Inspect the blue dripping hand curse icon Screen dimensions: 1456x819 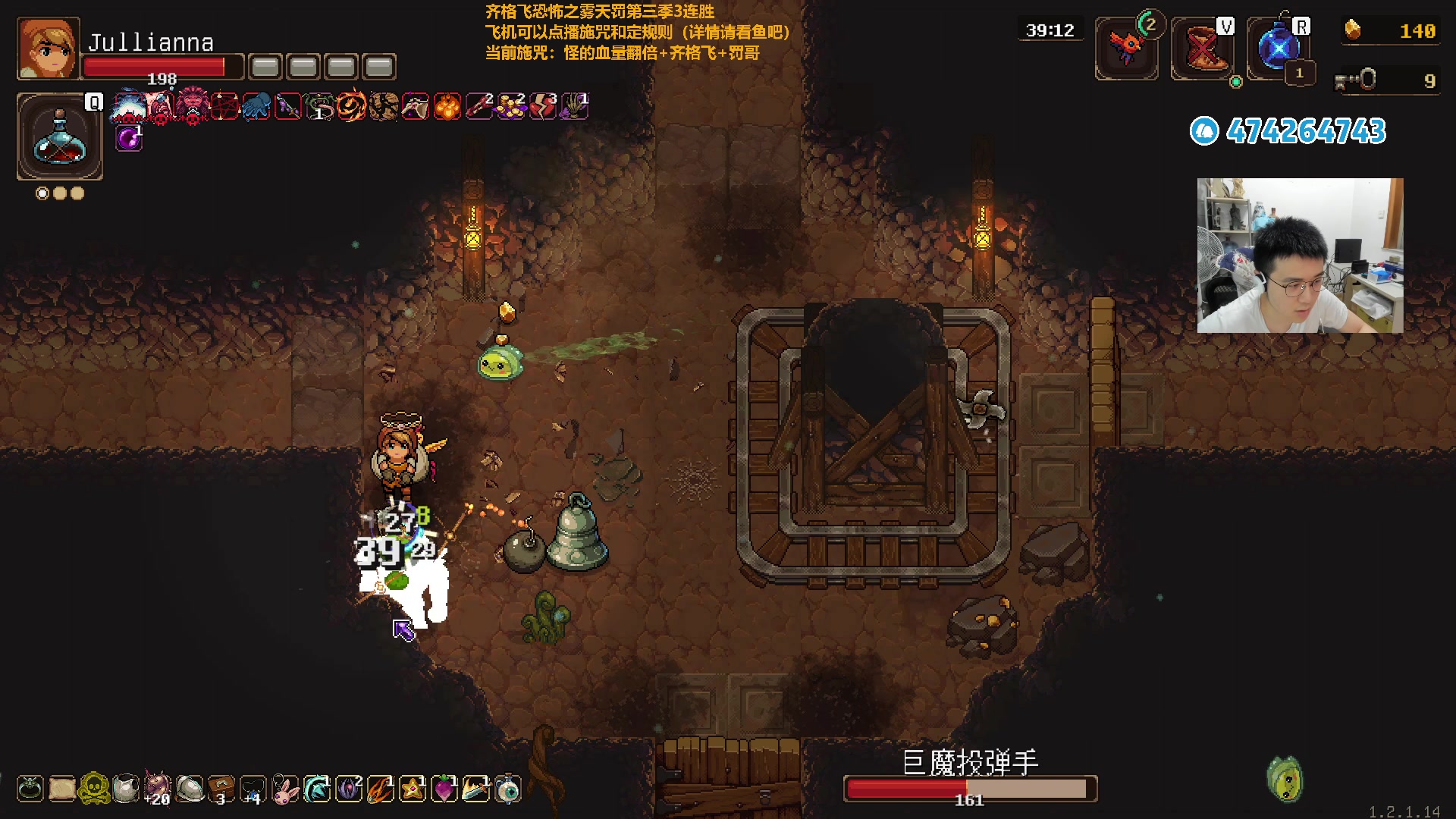256,107
